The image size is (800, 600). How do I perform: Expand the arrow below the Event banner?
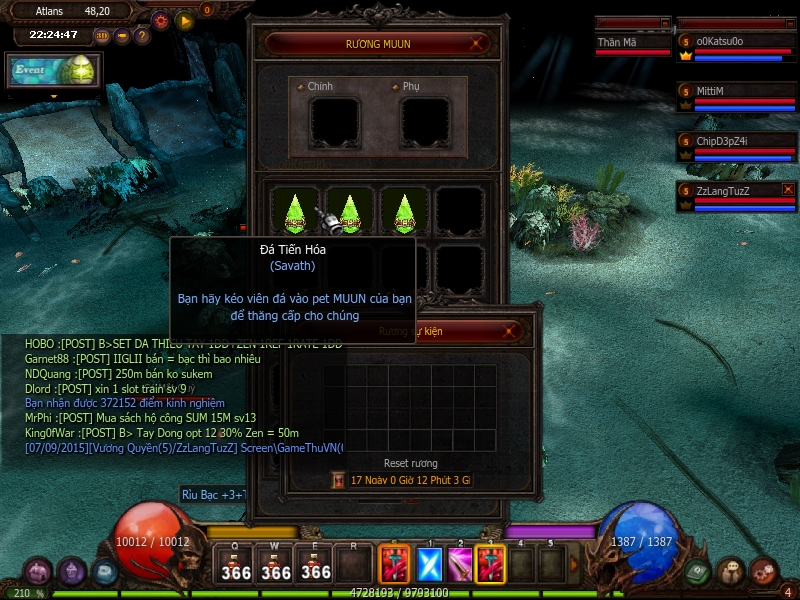coord(54,97)
